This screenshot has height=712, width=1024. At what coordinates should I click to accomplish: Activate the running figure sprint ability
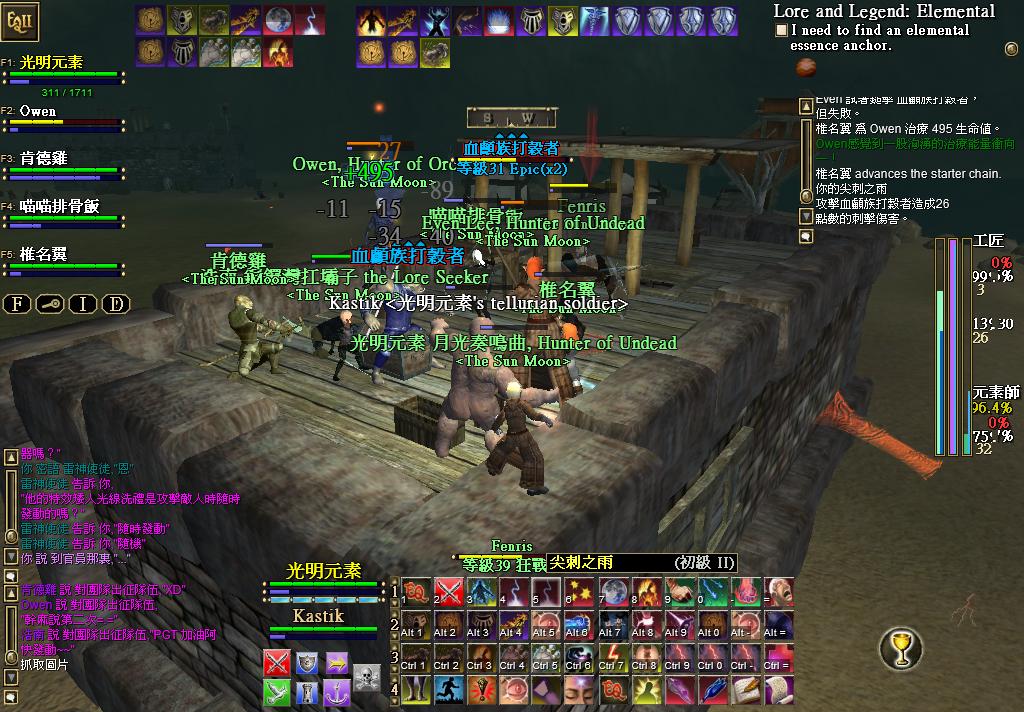(x=448, y=690)
